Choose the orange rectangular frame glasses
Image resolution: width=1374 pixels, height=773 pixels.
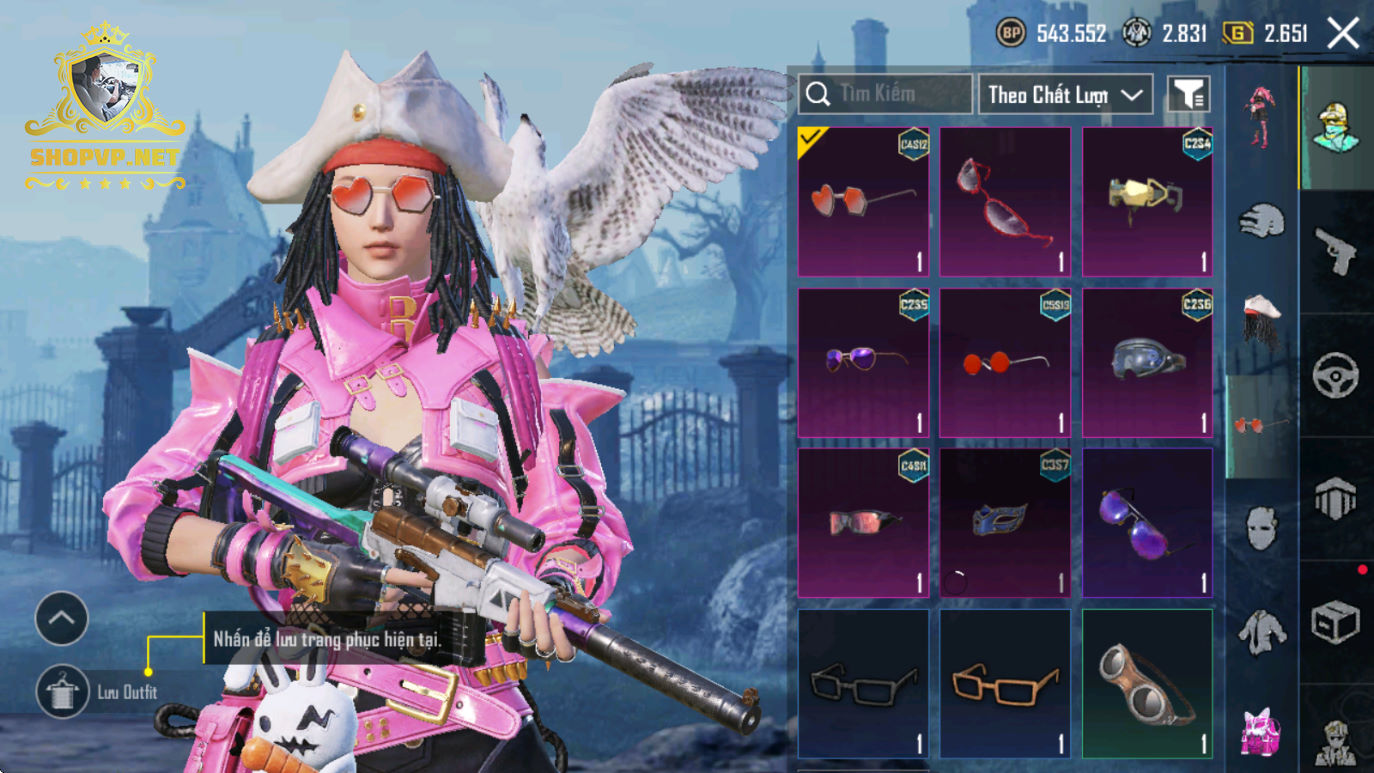1005,684
